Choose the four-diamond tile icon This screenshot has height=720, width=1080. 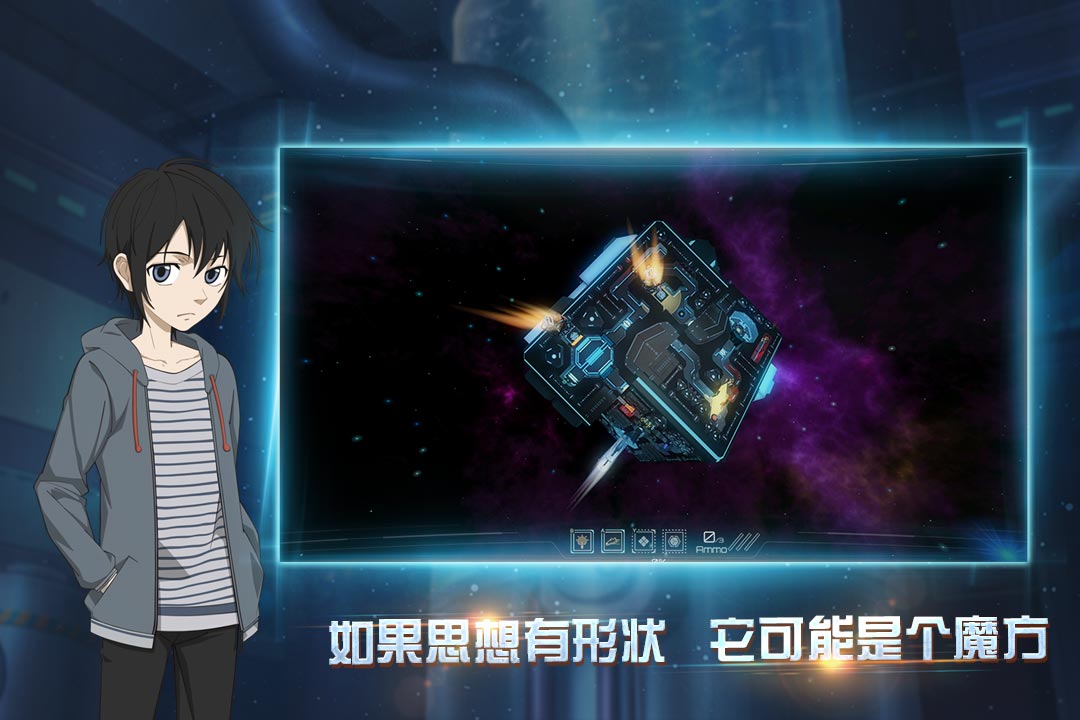click(x=644, y=541)
